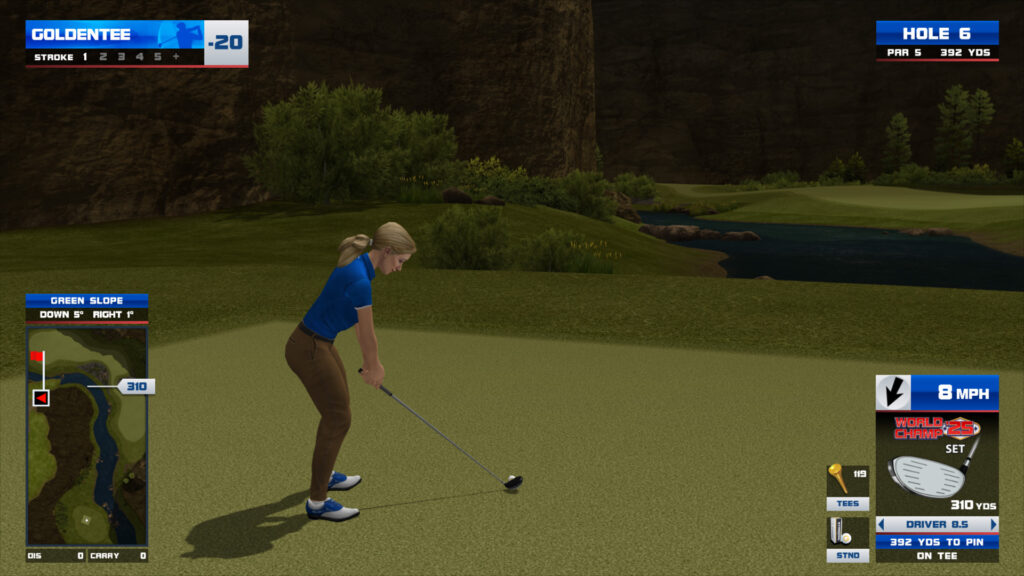This screenshot has width=1024, height=576.
Task: Click the wind direction arrow indicator
Action: coord(893,392)
